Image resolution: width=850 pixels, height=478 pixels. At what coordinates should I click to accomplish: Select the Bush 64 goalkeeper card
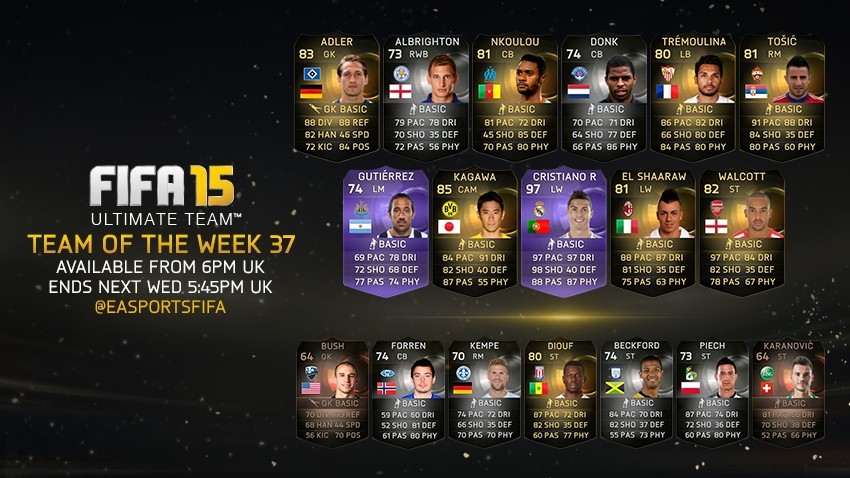point(332,392)
